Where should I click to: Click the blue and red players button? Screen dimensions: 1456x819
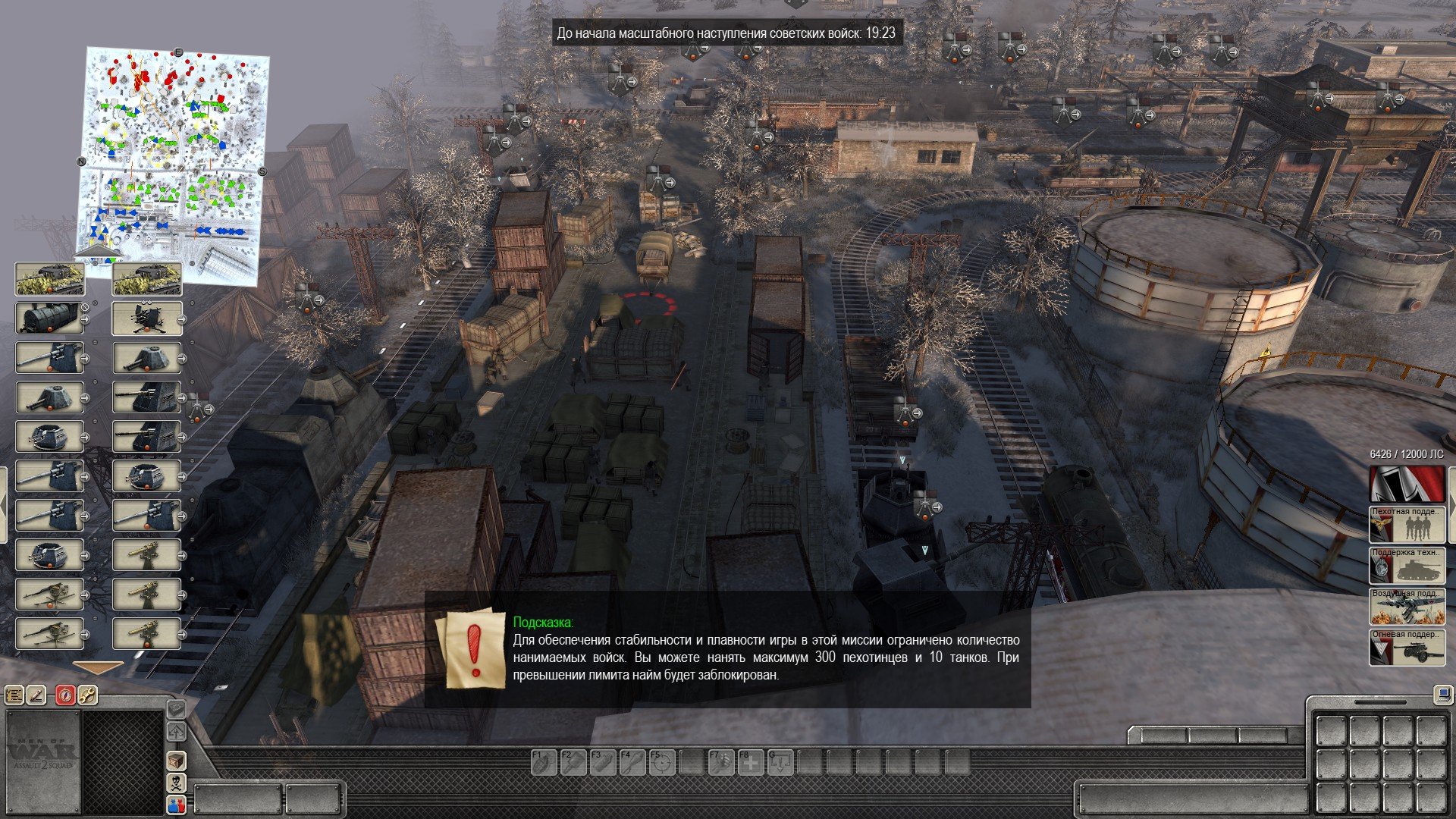176,805
